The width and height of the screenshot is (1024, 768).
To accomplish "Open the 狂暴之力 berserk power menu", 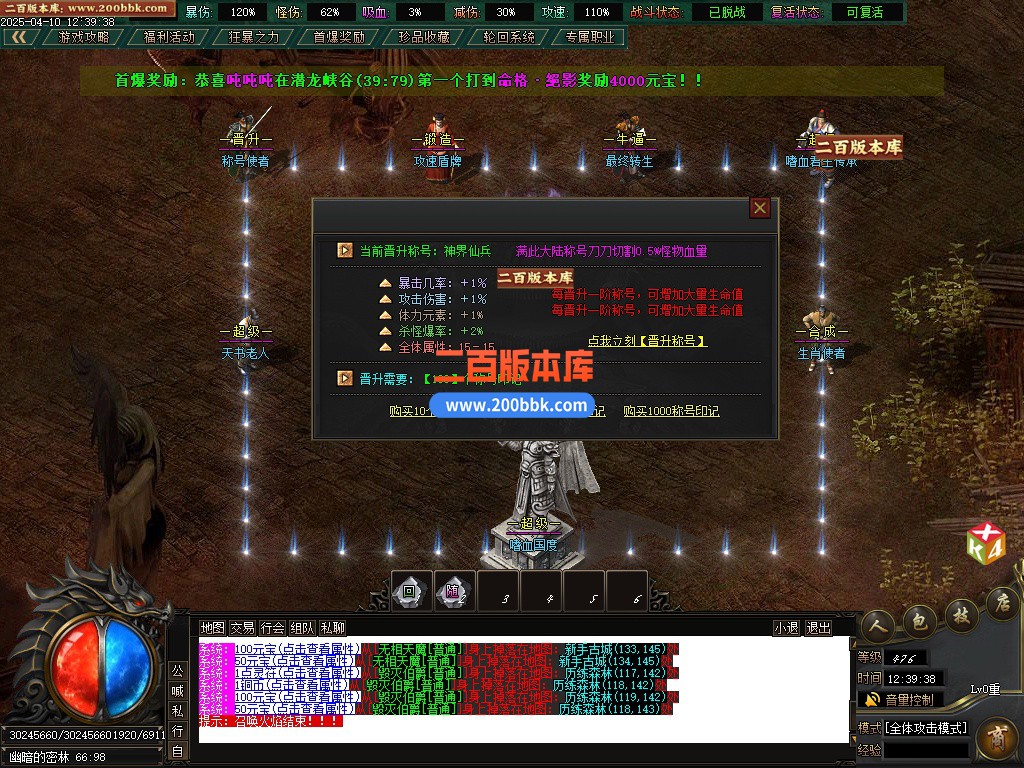I will pyautogui.click(x=254, y=37).
